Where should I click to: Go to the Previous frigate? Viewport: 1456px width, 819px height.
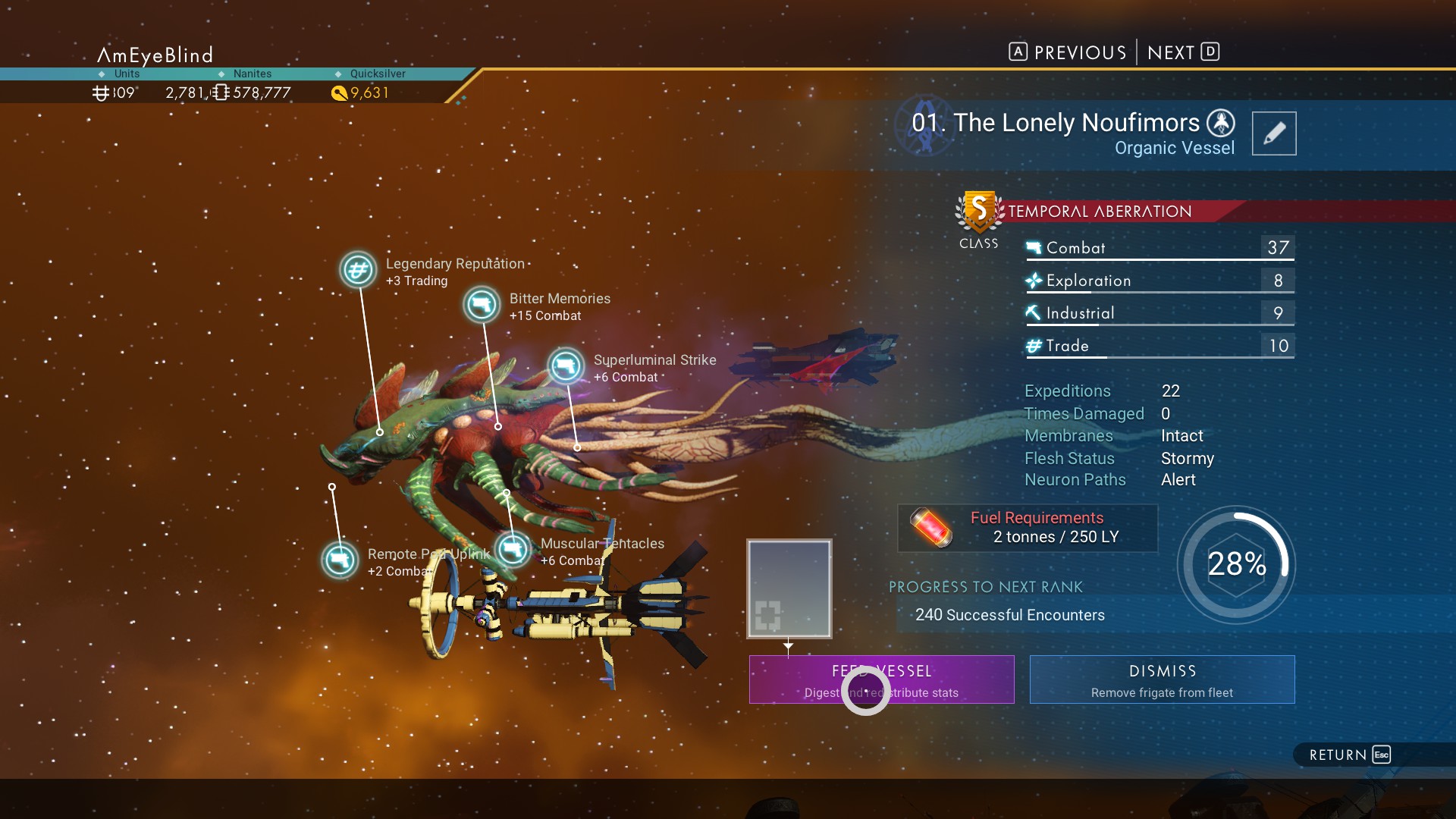[1068, 52]
